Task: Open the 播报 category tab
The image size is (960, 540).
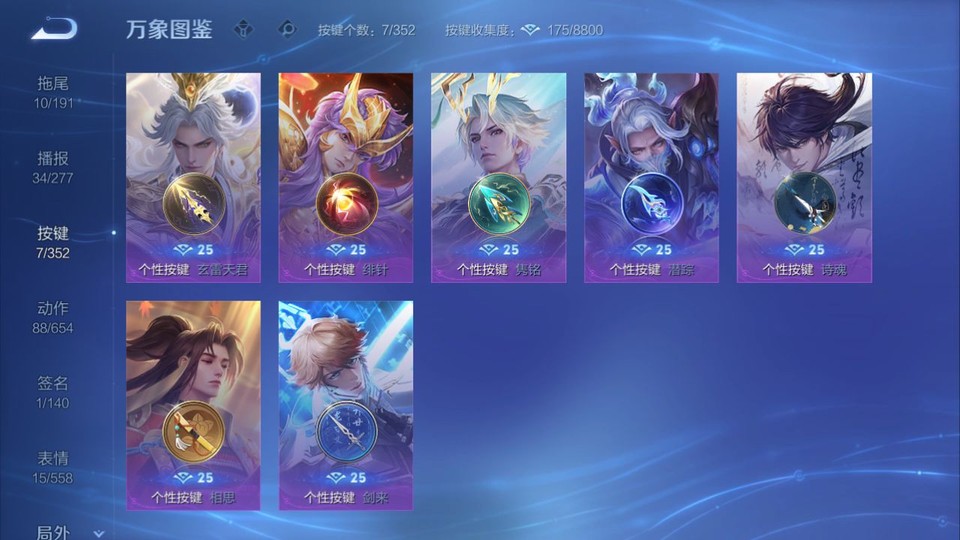Action: pyautogui.click(x=54, y=167)
